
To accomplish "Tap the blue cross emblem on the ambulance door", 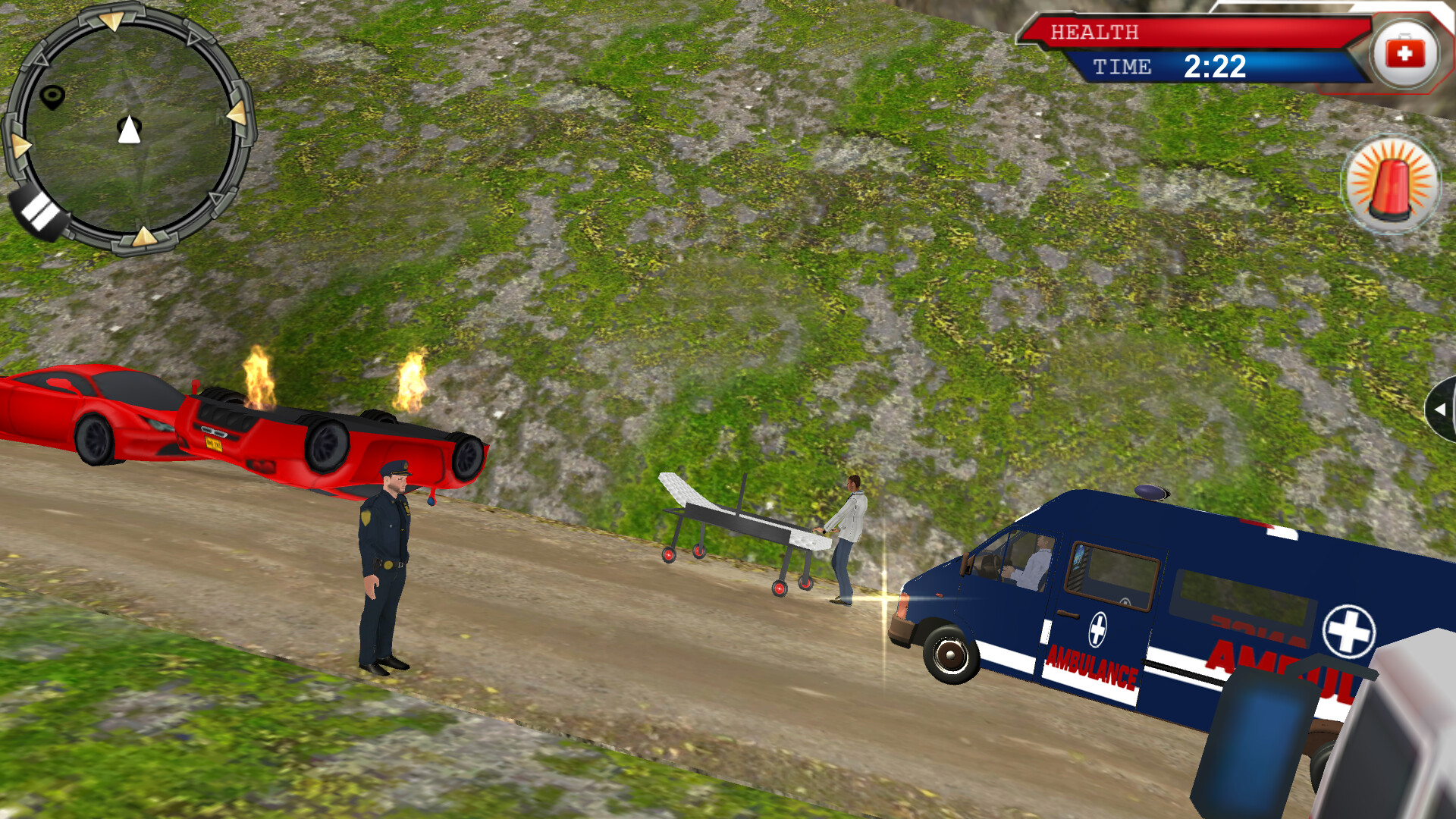I will [1099, 629].
